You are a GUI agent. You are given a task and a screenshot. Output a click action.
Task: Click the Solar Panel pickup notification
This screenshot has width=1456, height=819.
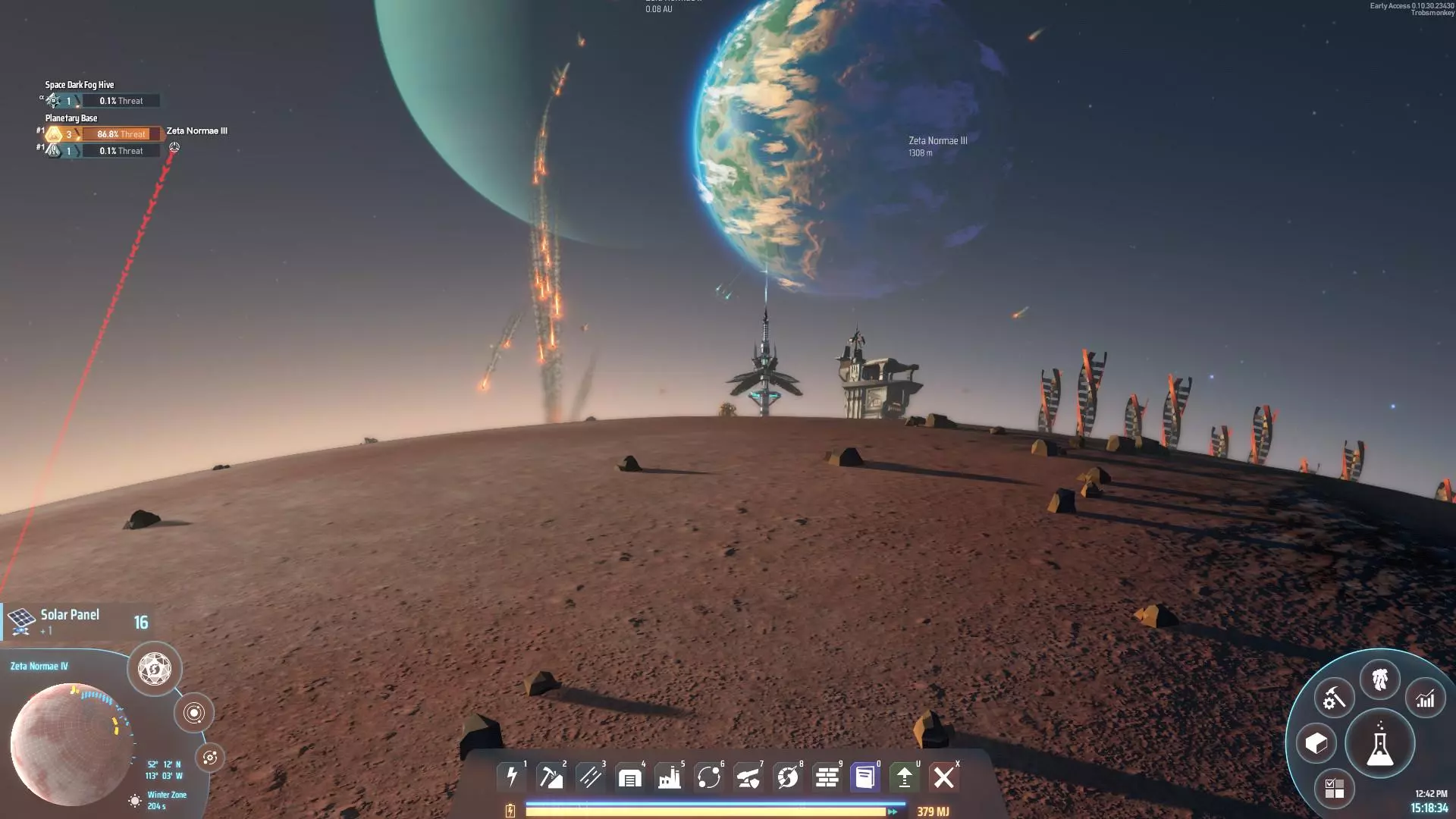[x=76, y=620]
